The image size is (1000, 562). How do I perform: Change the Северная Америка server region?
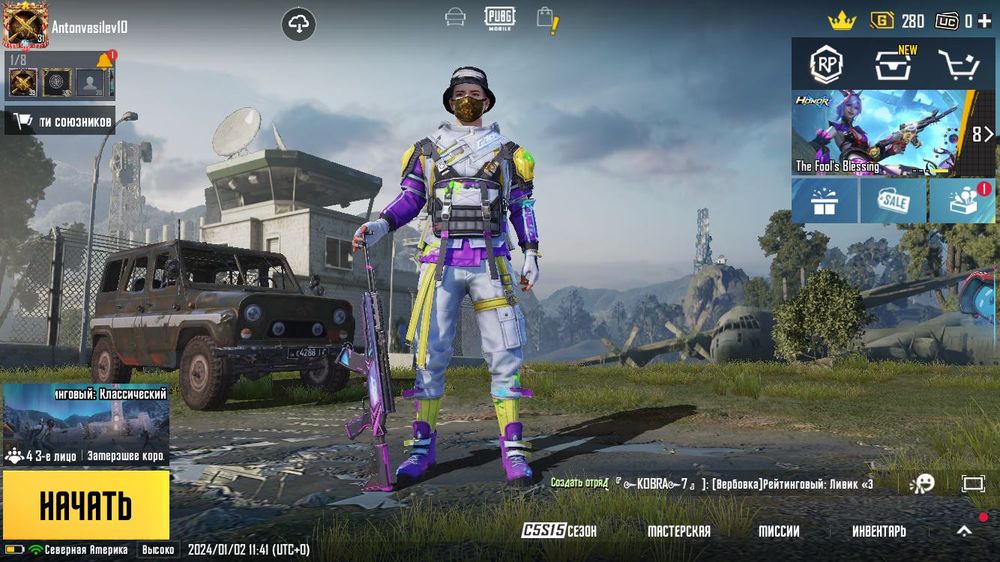click(x=78, y=550)
